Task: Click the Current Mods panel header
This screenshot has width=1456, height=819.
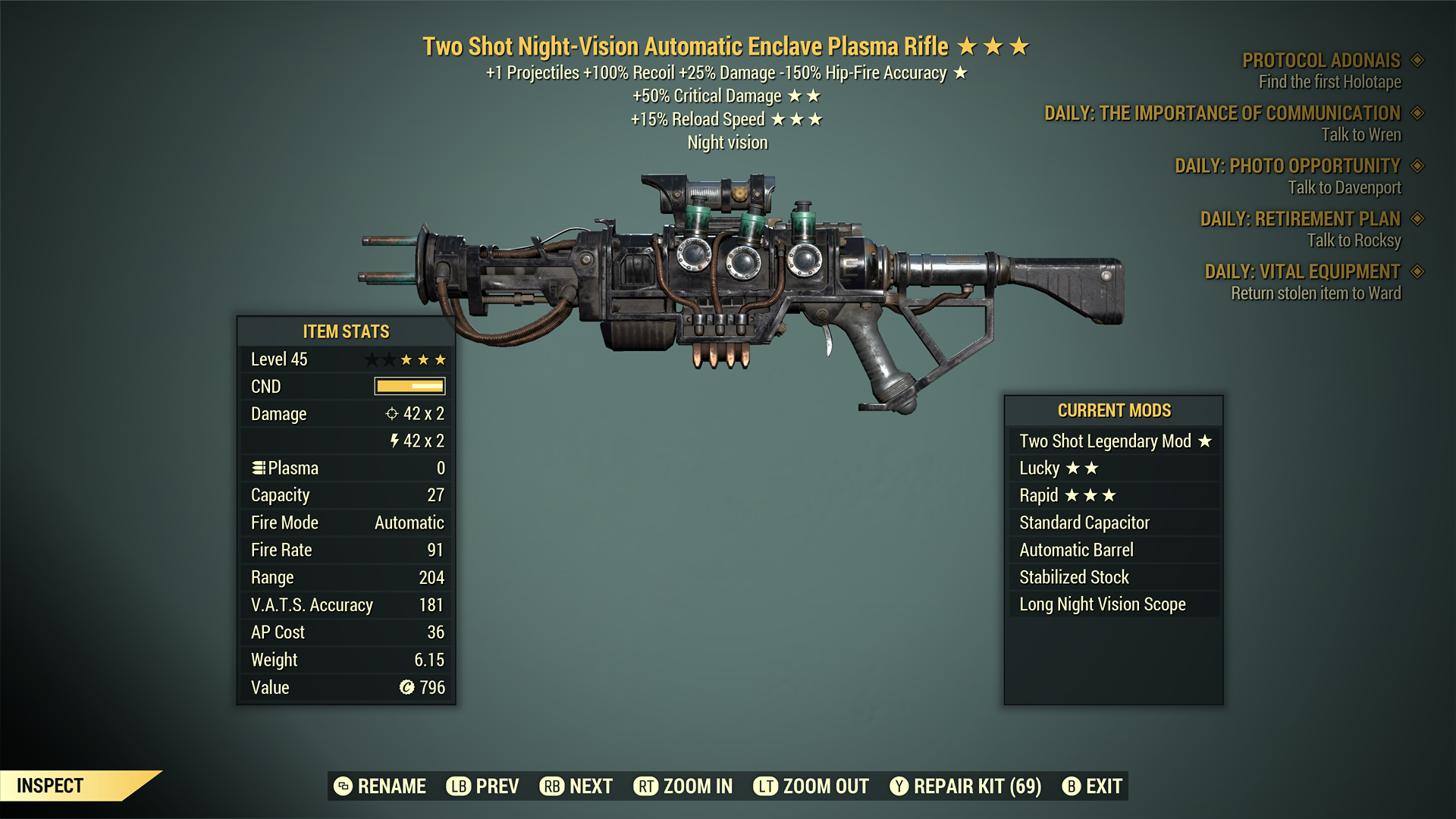Action: (1113, 410)
